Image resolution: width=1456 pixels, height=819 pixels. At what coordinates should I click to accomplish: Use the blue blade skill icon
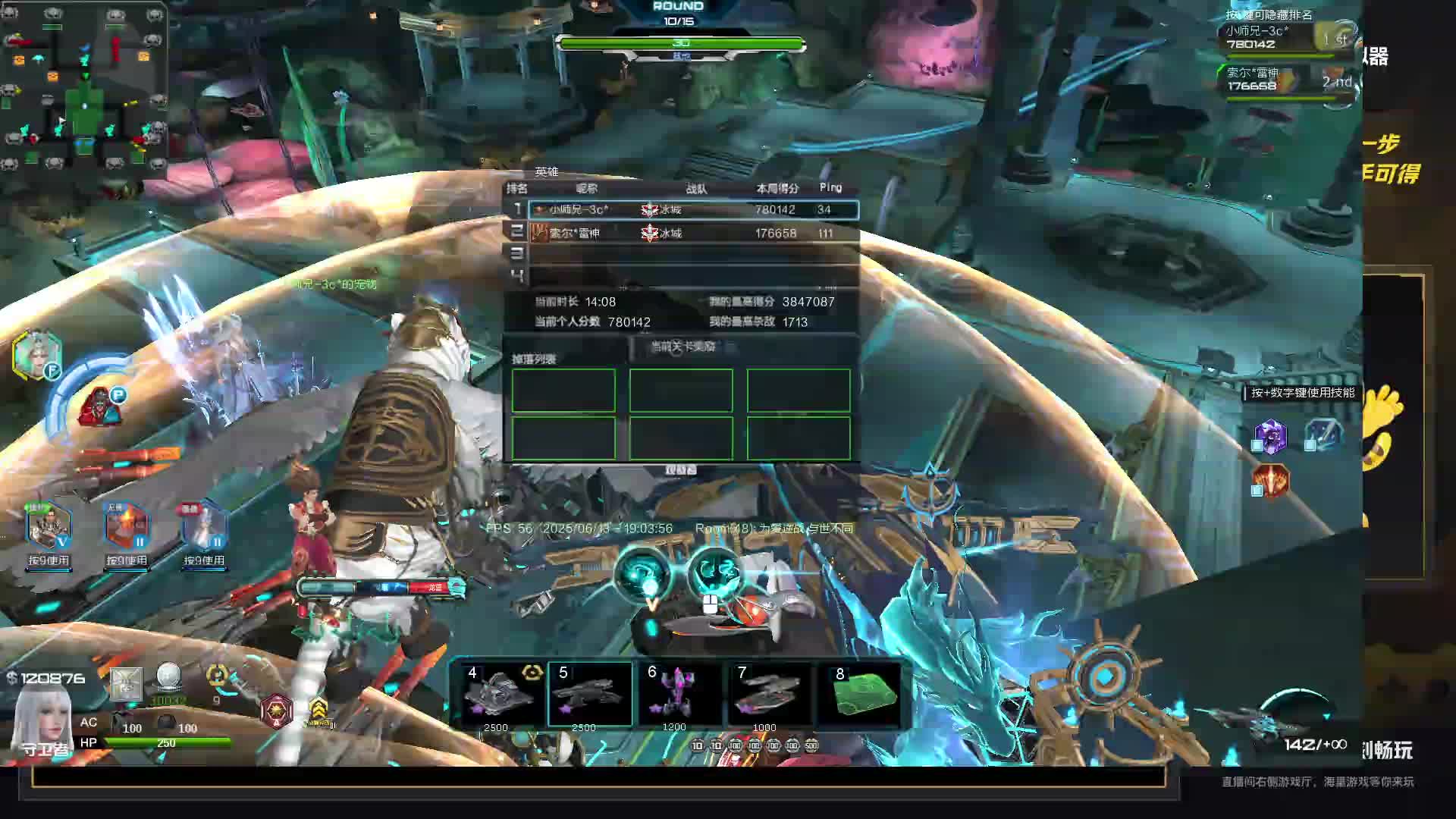point(1323,435)
